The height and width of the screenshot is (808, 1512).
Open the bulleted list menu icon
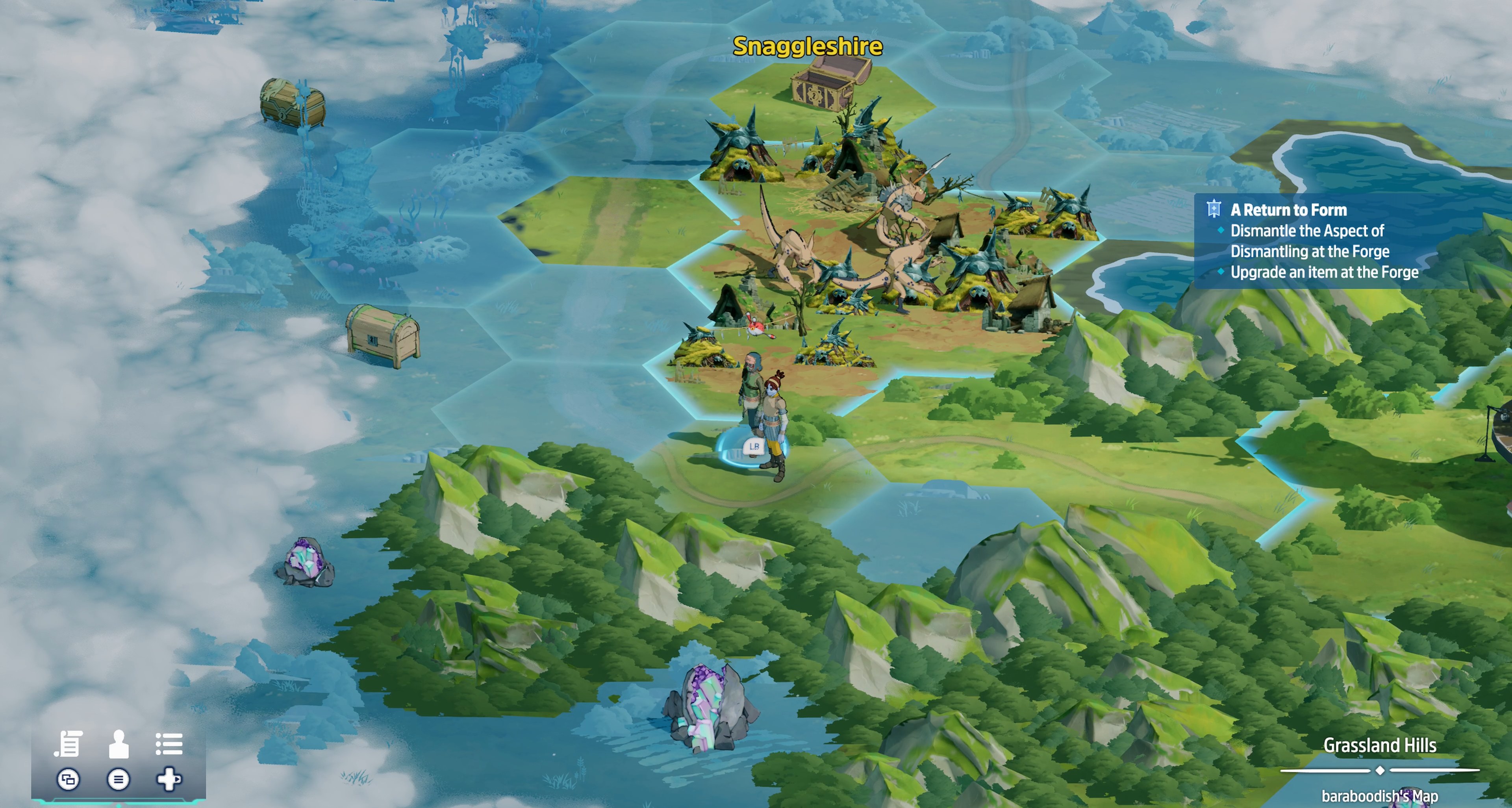click(169, 743)
